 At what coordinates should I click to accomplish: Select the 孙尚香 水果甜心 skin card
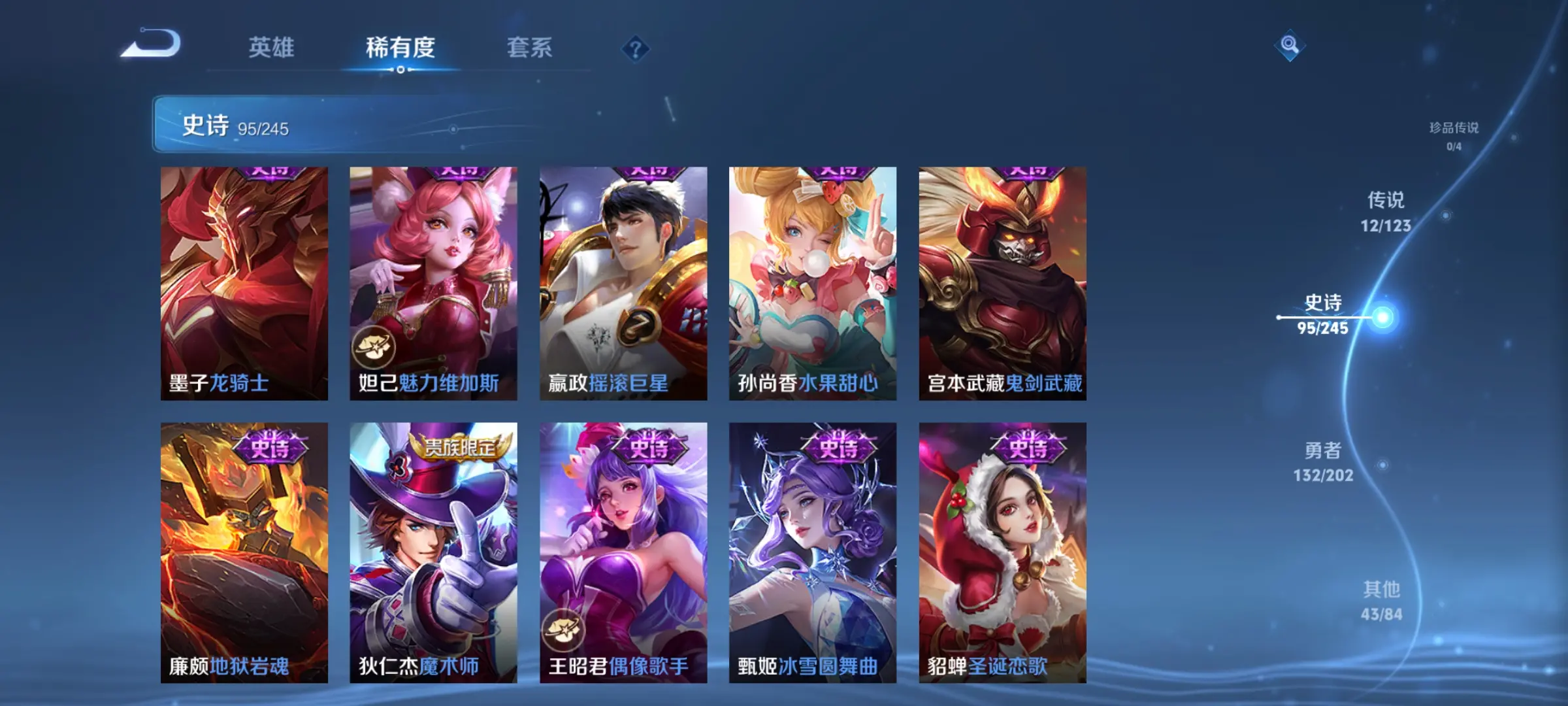813,283
